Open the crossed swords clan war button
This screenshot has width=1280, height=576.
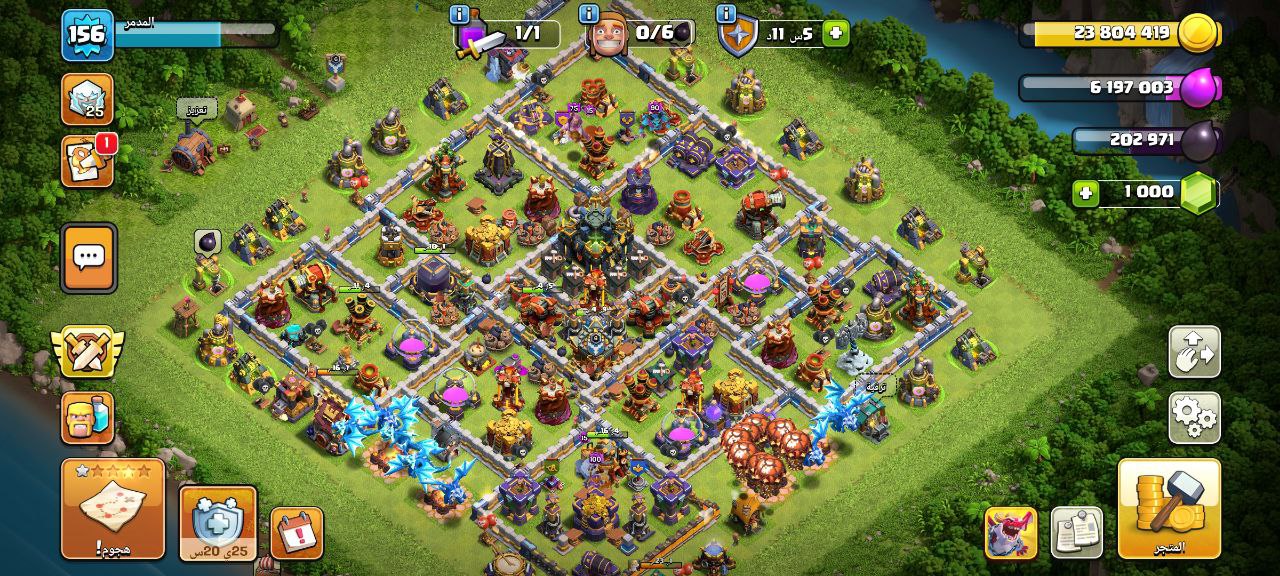[87, 351]
